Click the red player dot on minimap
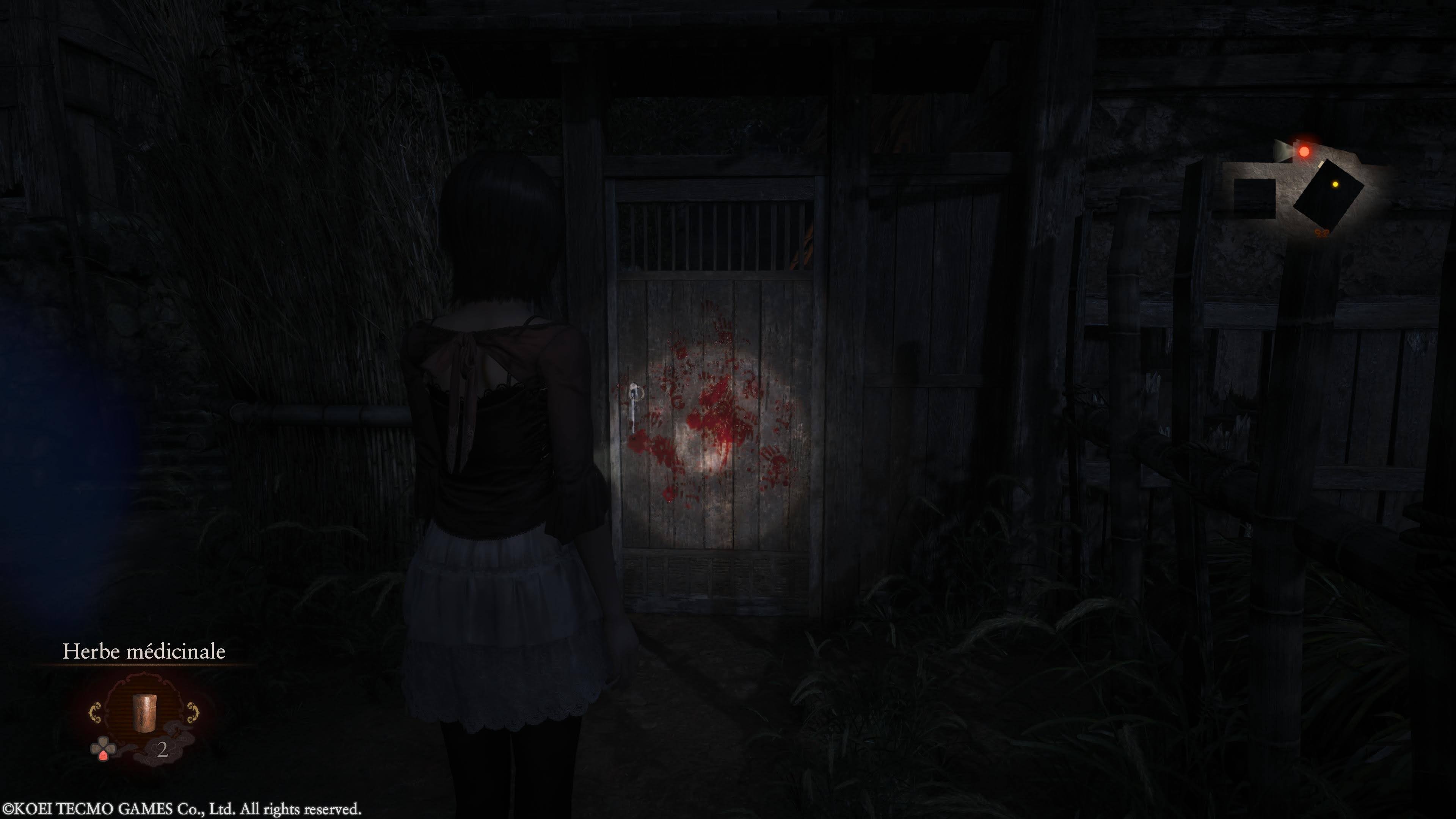 (x=1304, y=152)
